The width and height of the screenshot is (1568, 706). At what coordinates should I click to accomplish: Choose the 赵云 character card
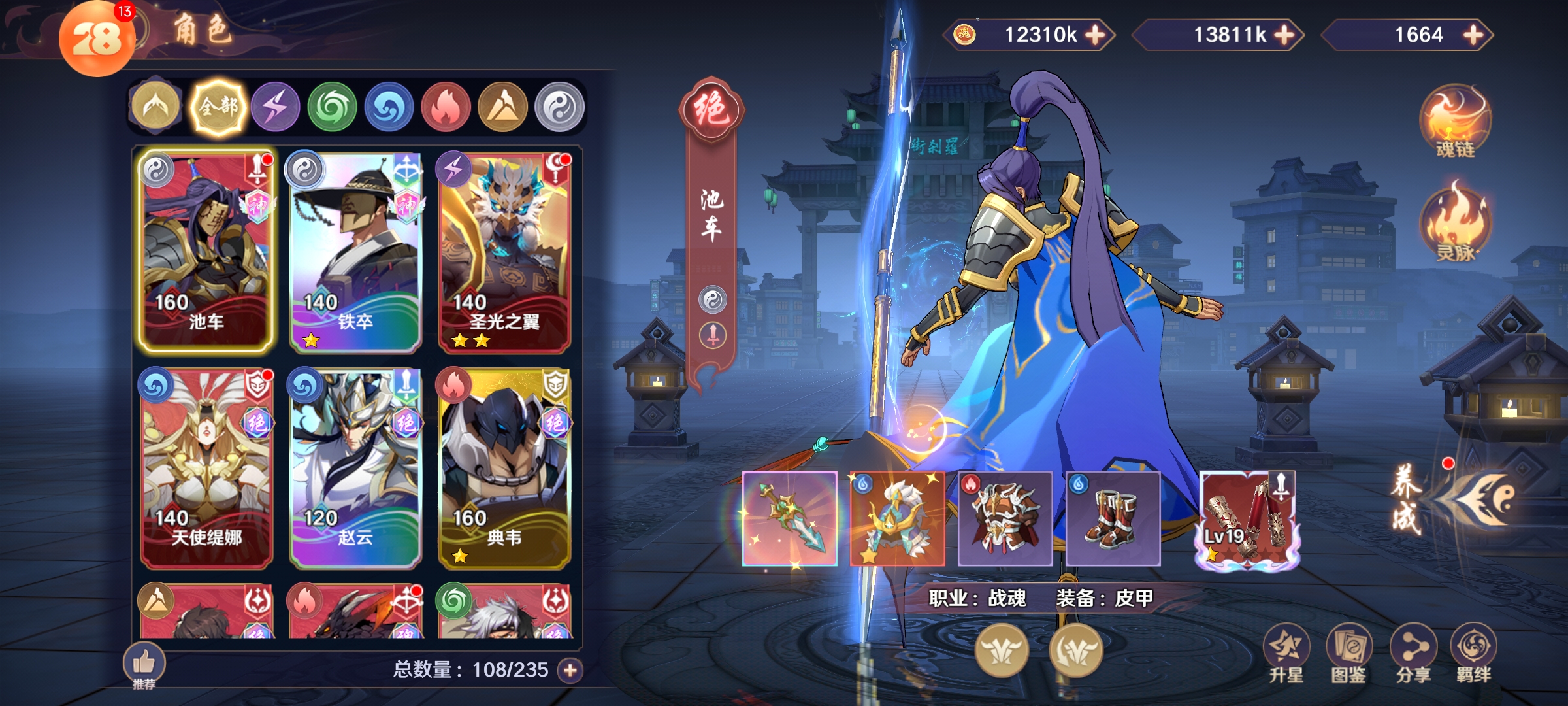[355, 467]
